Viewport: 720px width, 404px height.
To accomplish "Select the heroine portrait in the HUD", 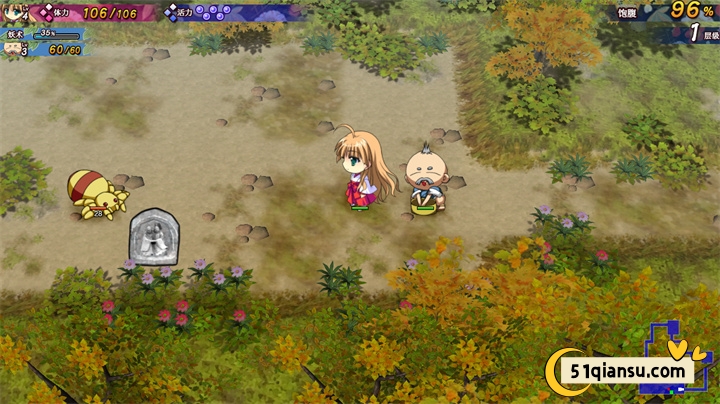I will point(14,14).
